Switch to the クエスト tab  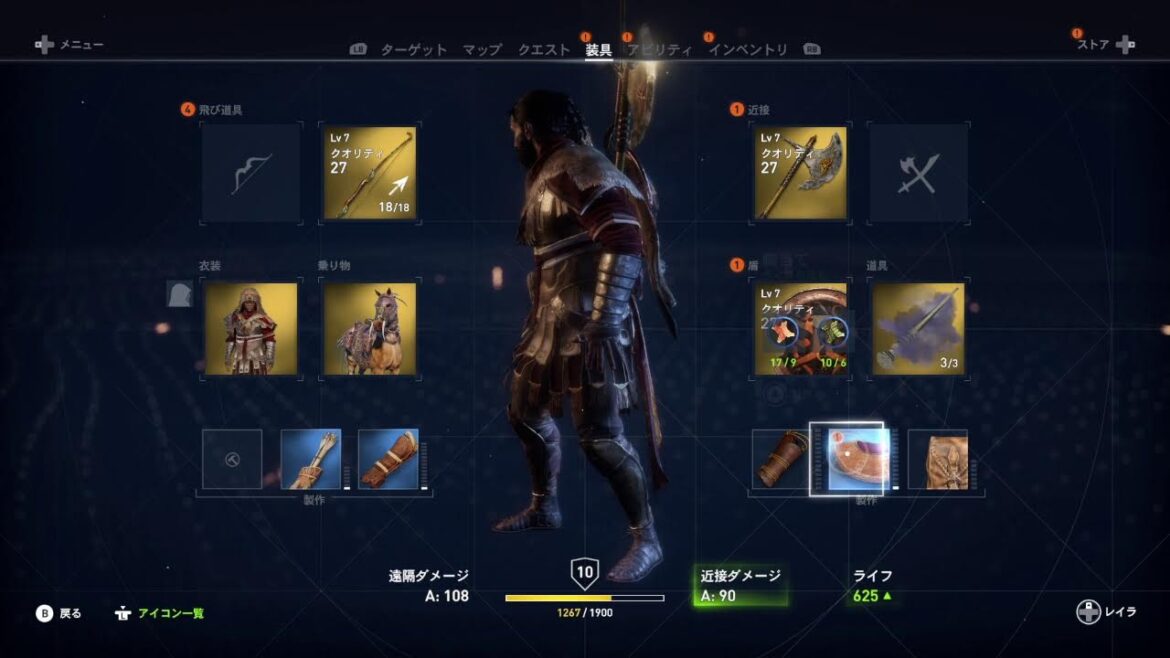click(544, 50)
